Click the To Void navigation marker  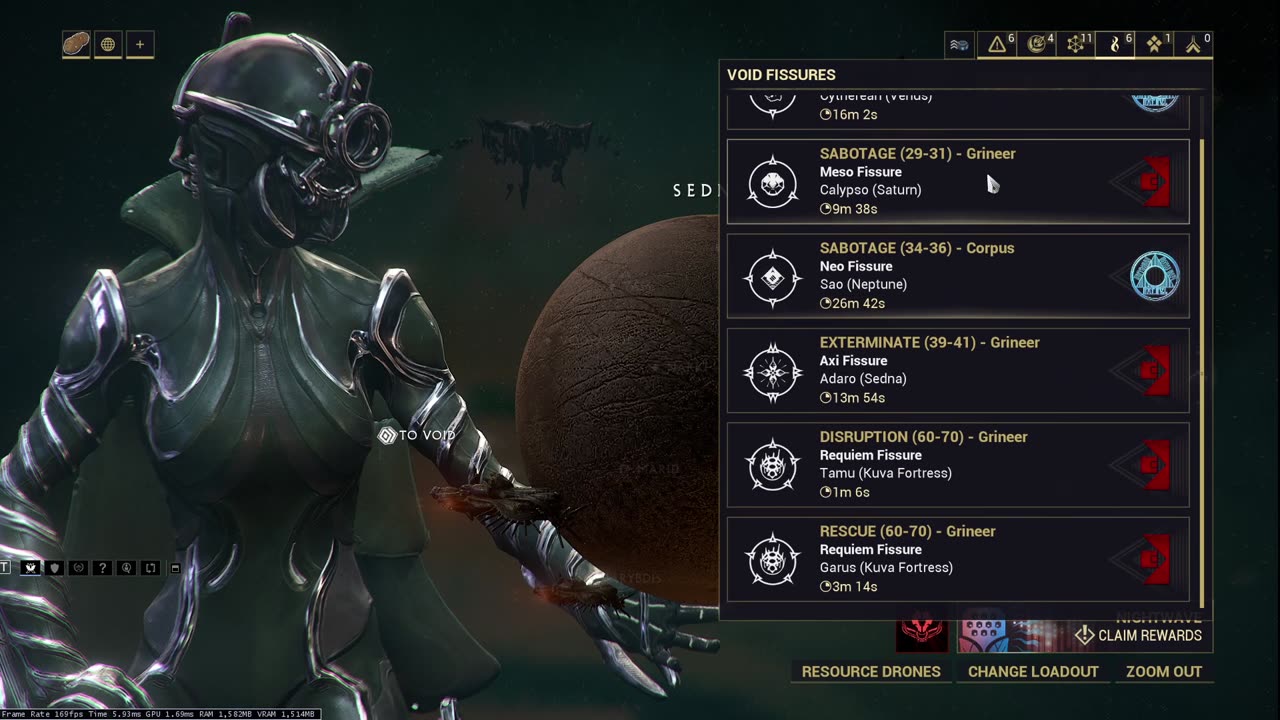(x=416, y=435)
